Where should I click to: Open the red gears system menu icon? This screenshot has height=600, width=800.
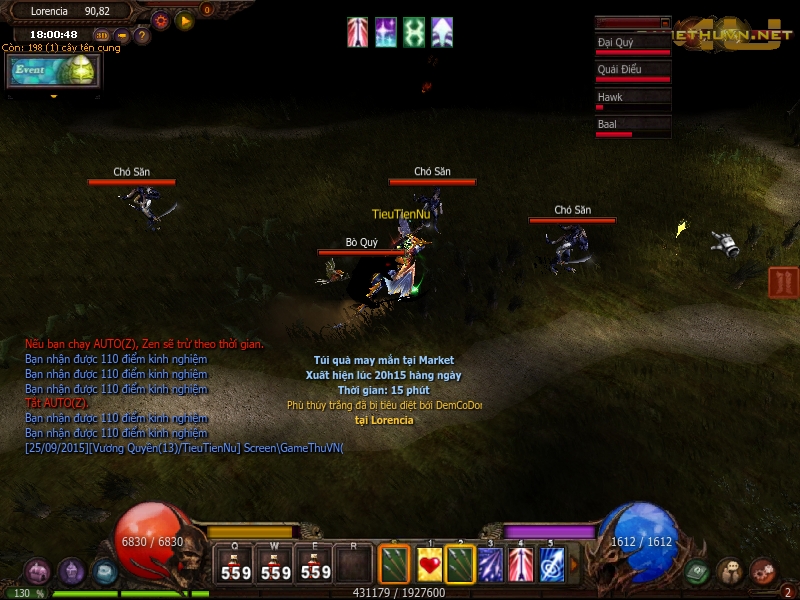[763, 572]
